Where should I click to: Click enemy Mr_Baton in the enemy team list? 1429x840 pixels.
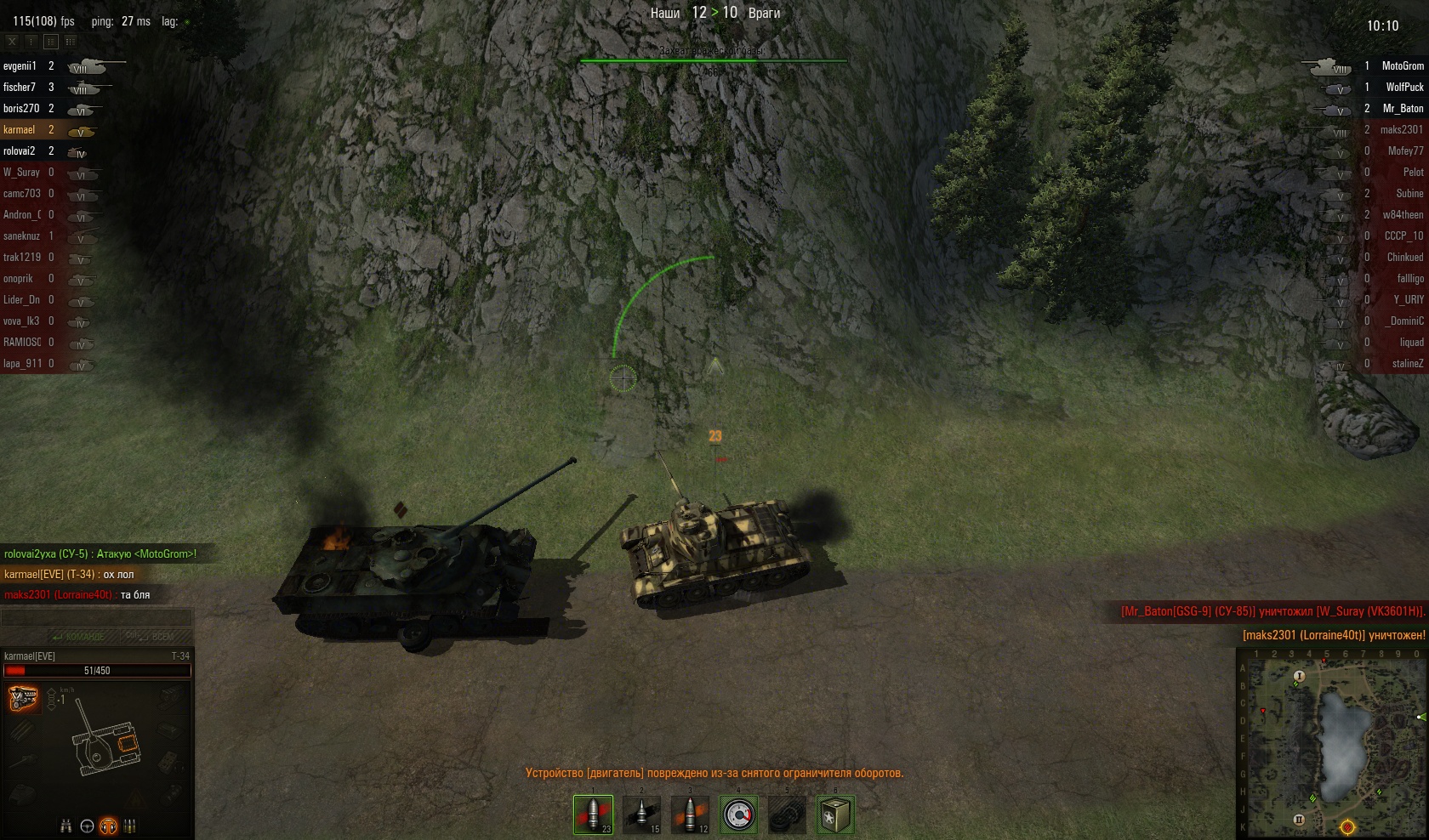pyautogui.click(x=1403, y=109)
